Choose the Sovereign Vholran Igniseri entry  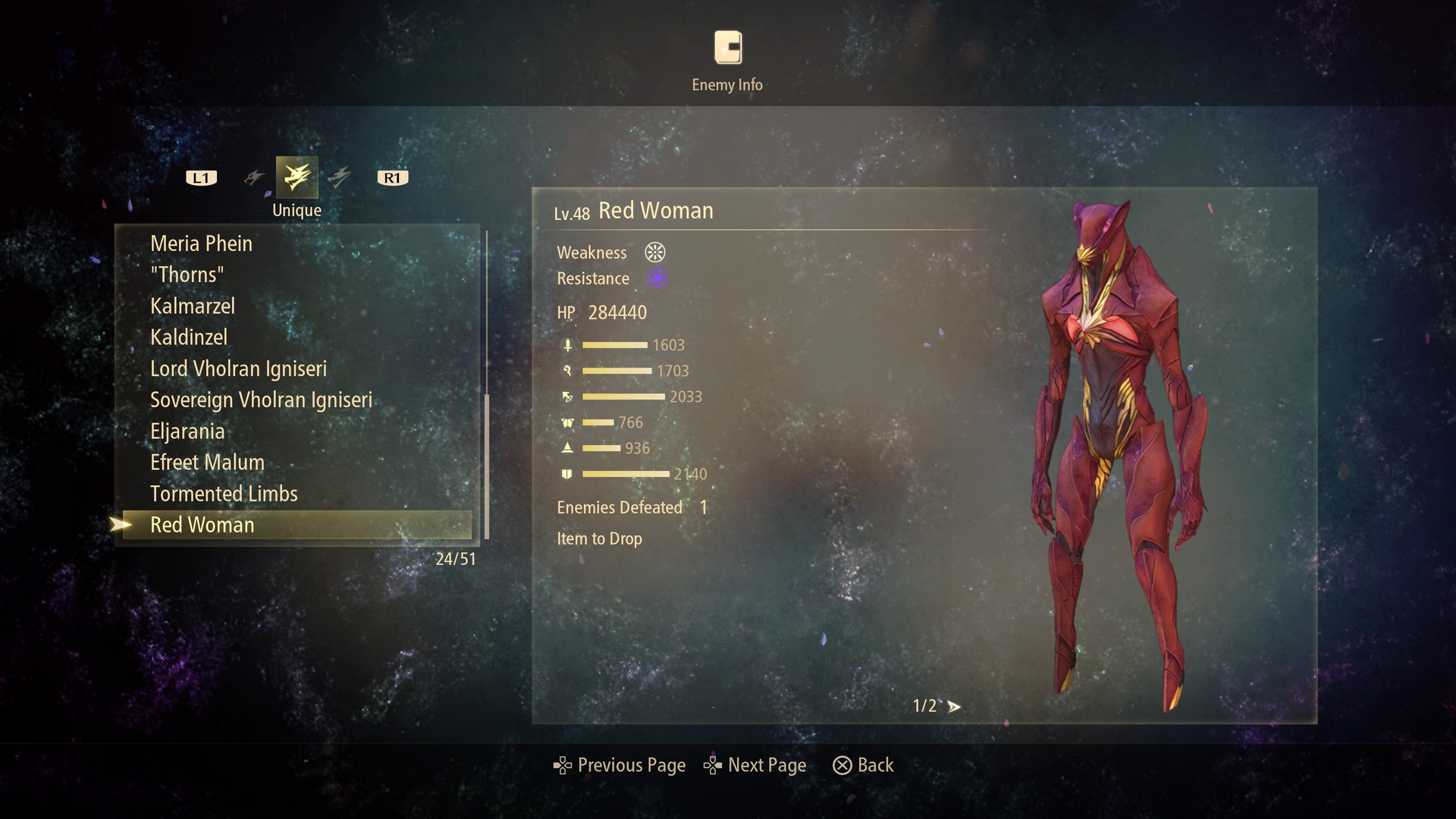coord(261,400)
